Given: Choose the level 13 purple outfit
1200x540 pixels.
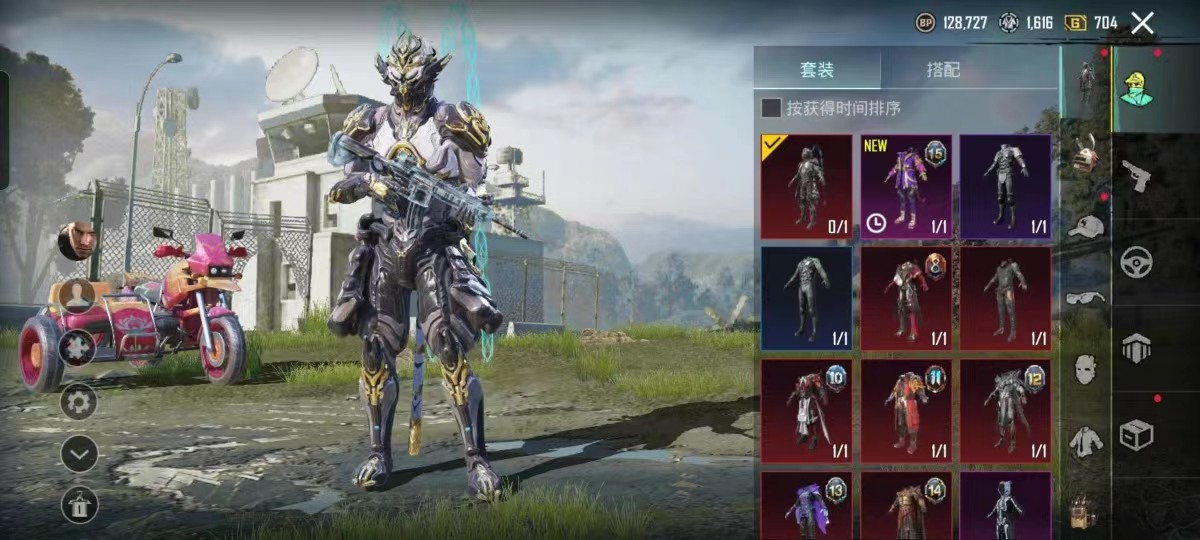Looking at the screenshot, I should pyautogui.click(x=806, y=505).
